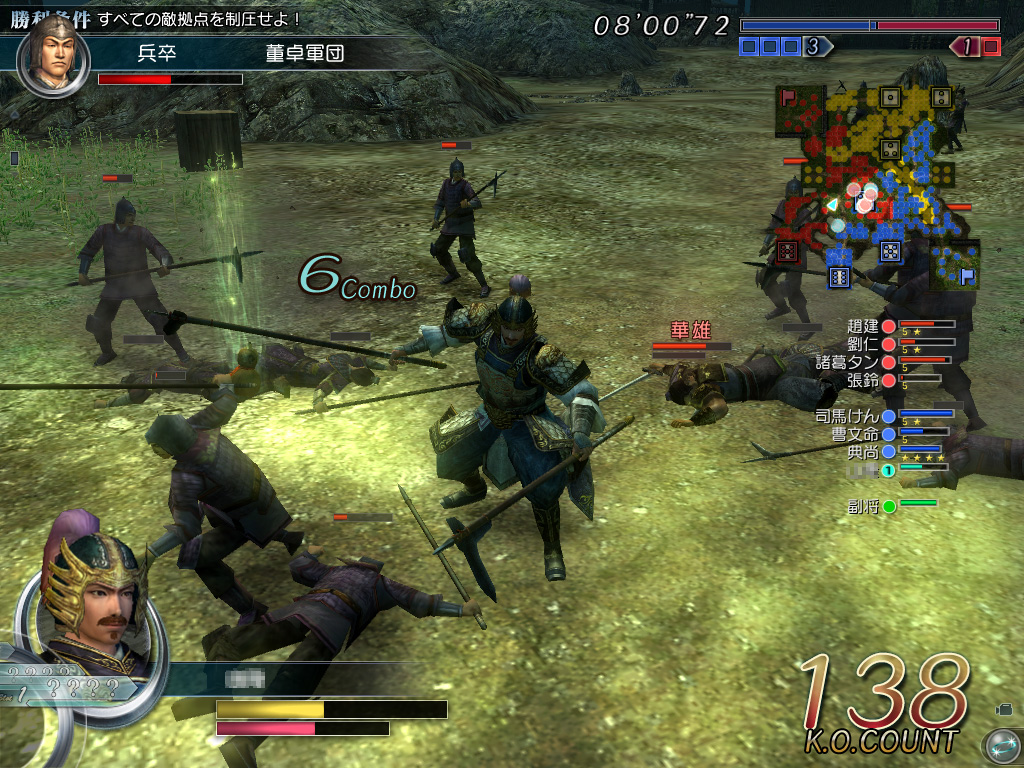1024x768 pixels.
Task: Select the red flag base on minimap
Action: (x=790, y=98)
